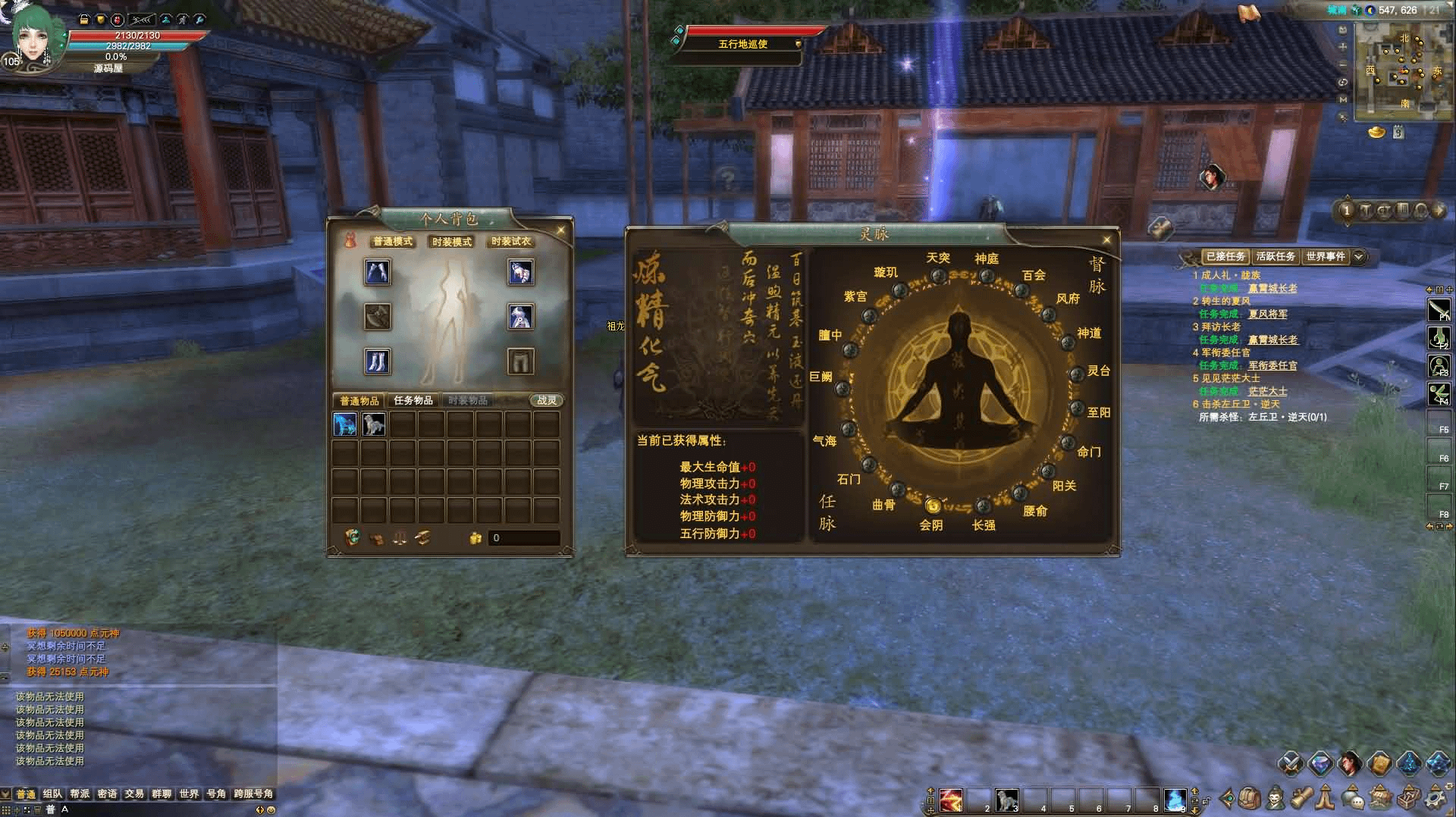Switch chat to the 世界 channel
This screenshot has width=1456, height=817.
click(x=189, y=794)
